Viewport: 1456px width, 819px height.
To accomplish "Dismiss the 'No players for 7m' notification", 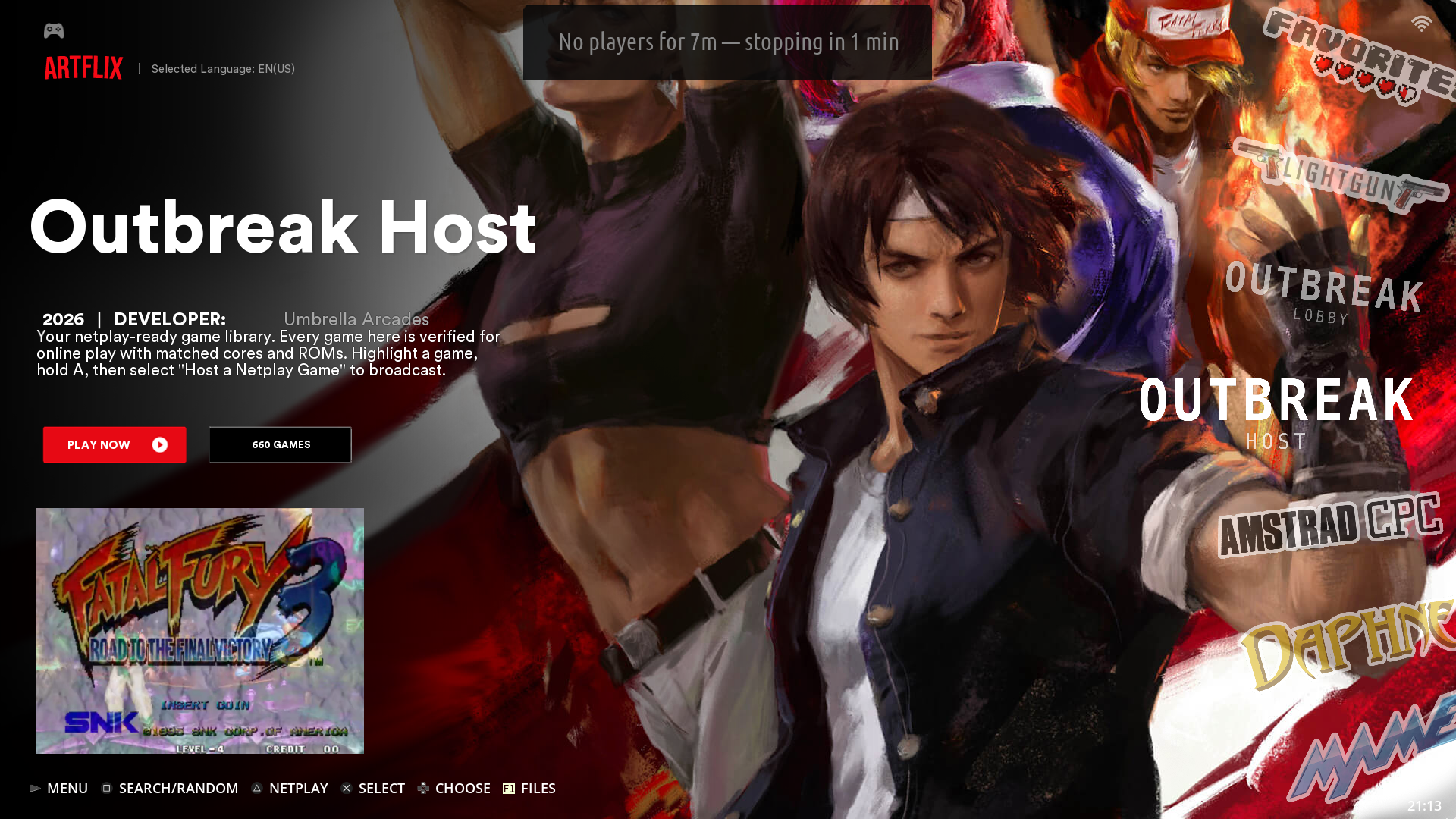I will [727, 42].
